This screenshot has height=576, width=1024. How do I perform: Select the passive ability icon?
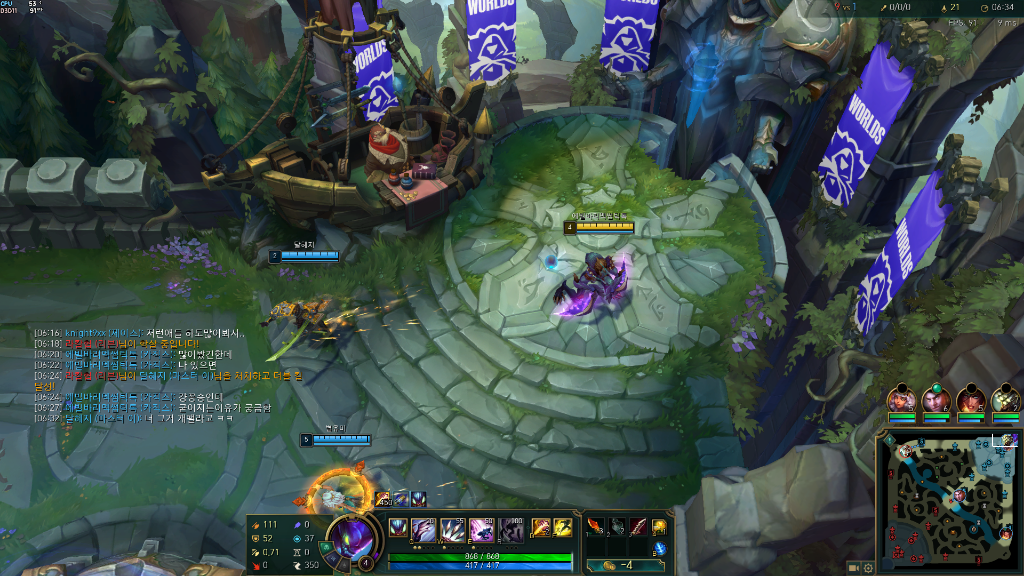(397, 527)
